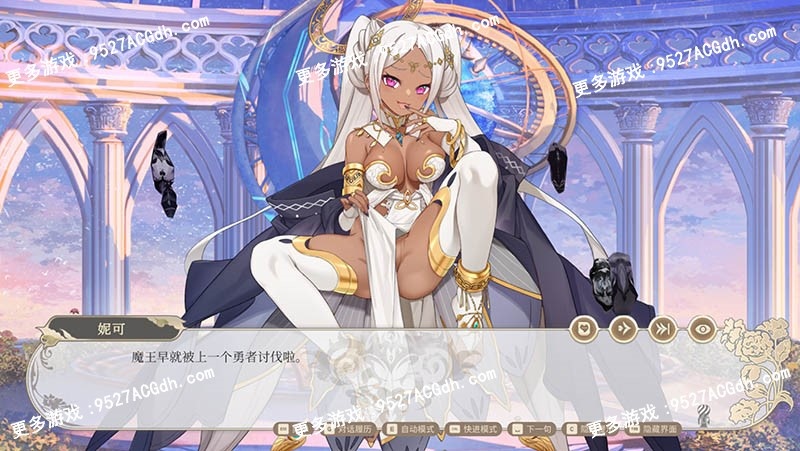Image resolution: width=800 pixels, height=451 pixels.
Task: Click the heart speech bubble icon
Action: [x=583, y=329]
